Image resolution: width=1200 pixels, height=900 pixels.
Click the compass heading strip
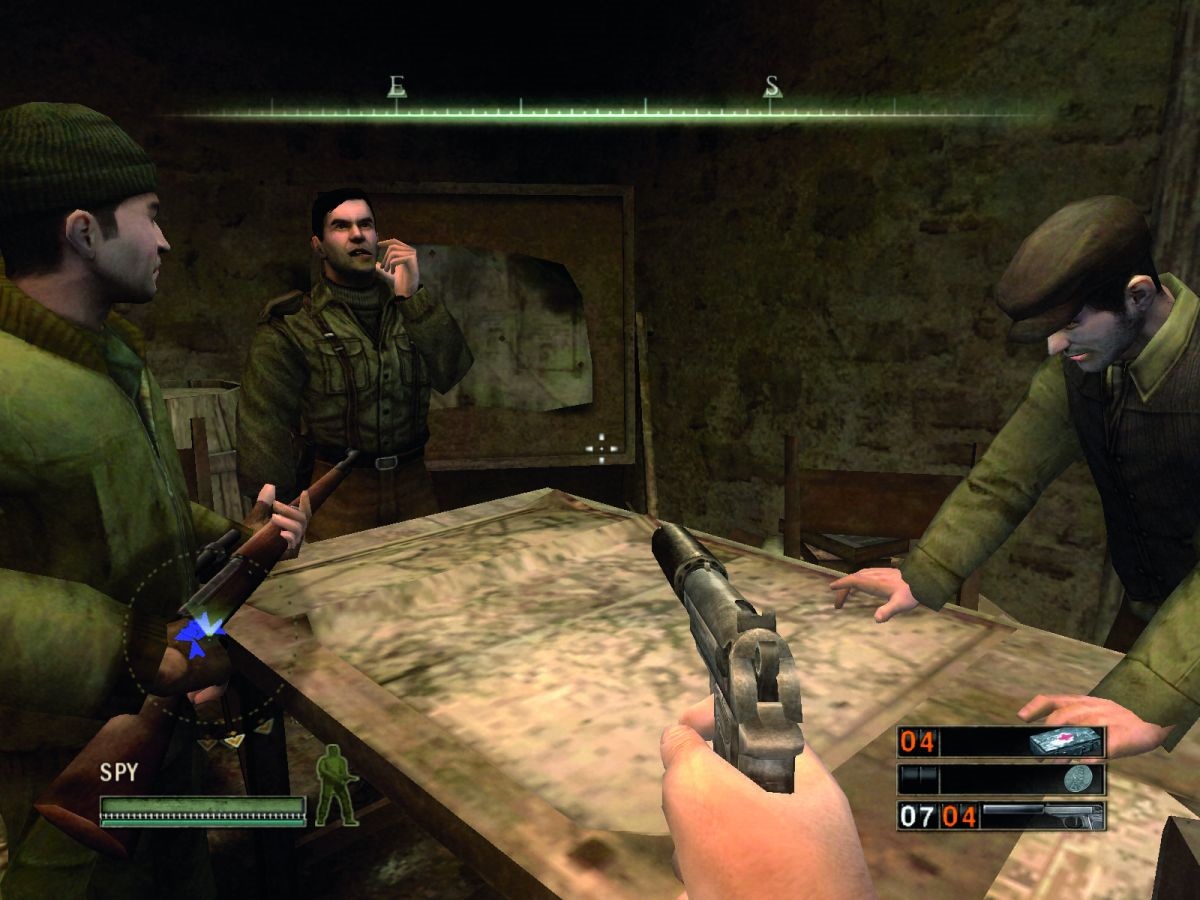point(600,112)
